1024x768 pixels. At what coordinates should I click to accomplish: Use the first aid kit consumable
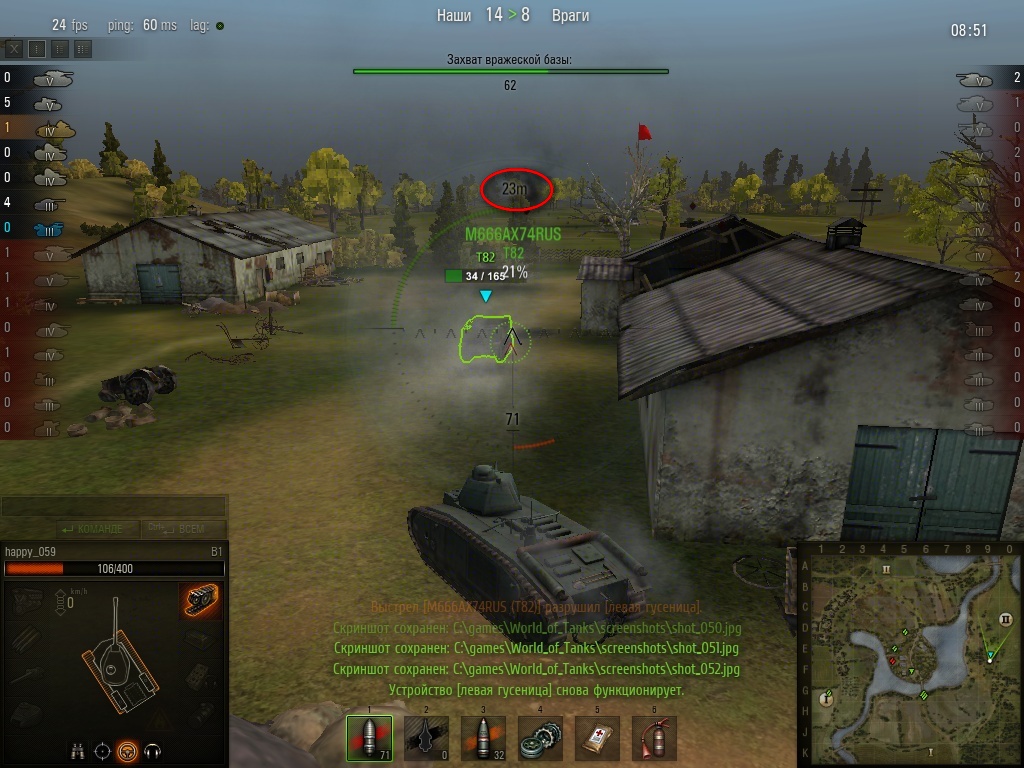(x=597, y=738)
